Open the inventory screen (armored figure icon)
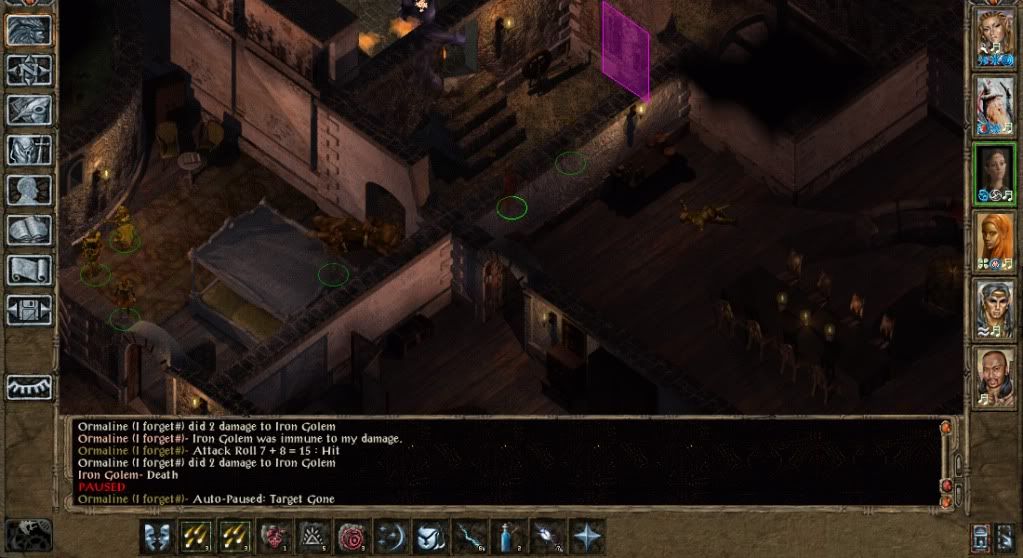 tap(29, 150)
